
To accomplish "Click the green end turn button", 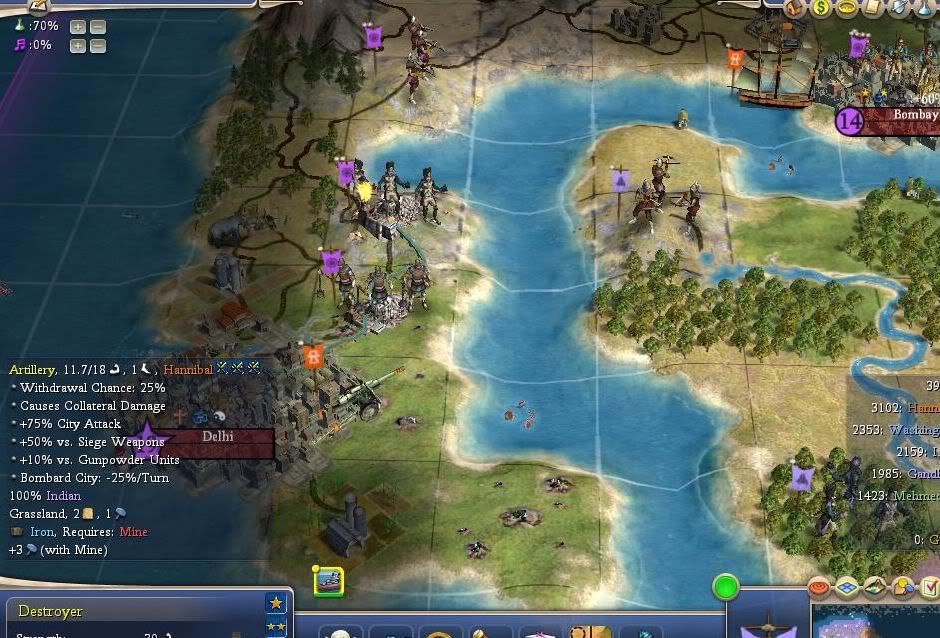I will coord(725,587).
